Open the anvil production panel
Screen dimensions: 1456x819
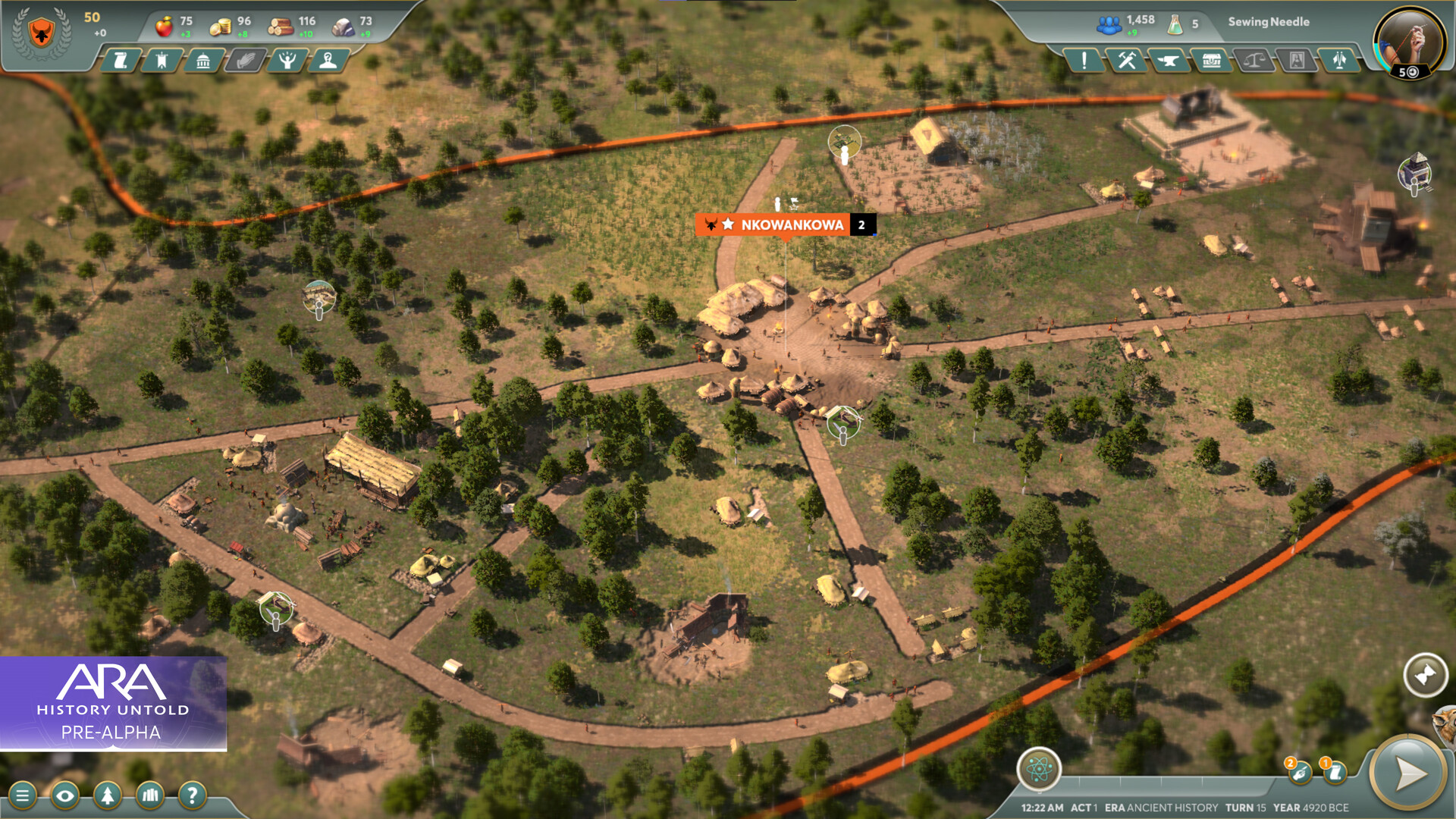pyautogui.click(x=1170, y=62)
